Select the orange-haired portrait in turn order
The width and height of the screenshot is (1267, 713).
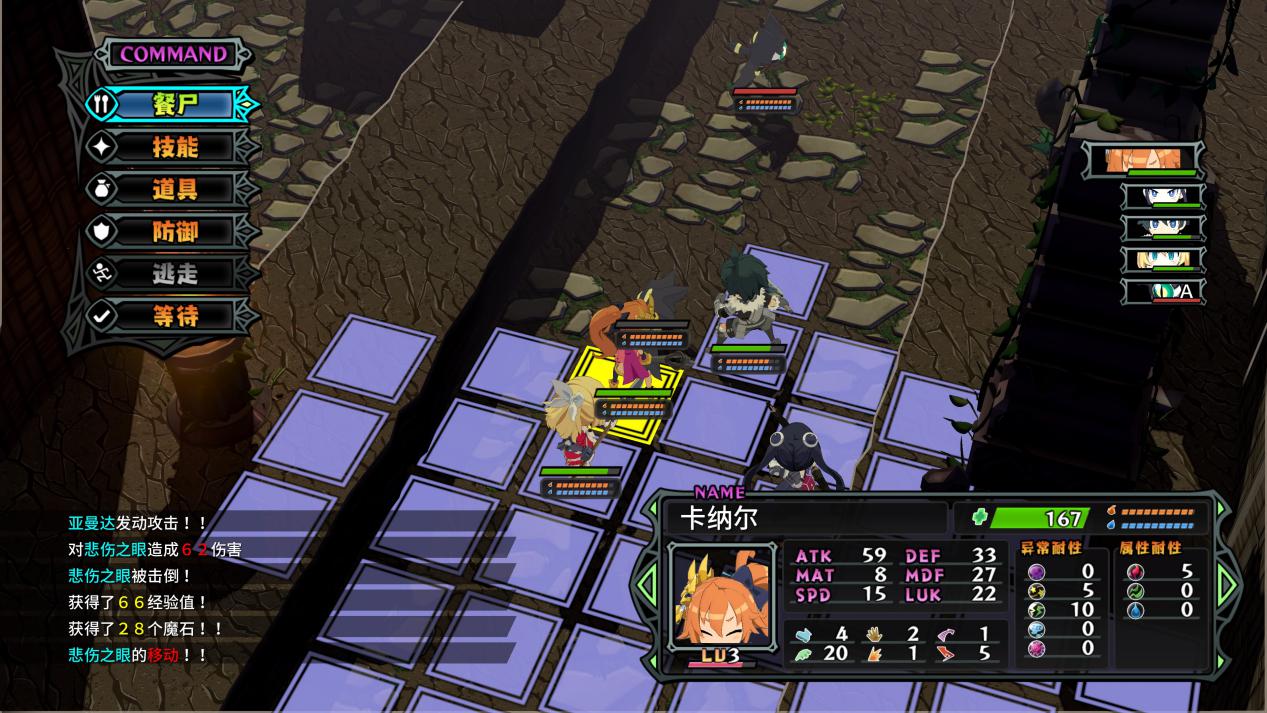(1152, 158)
